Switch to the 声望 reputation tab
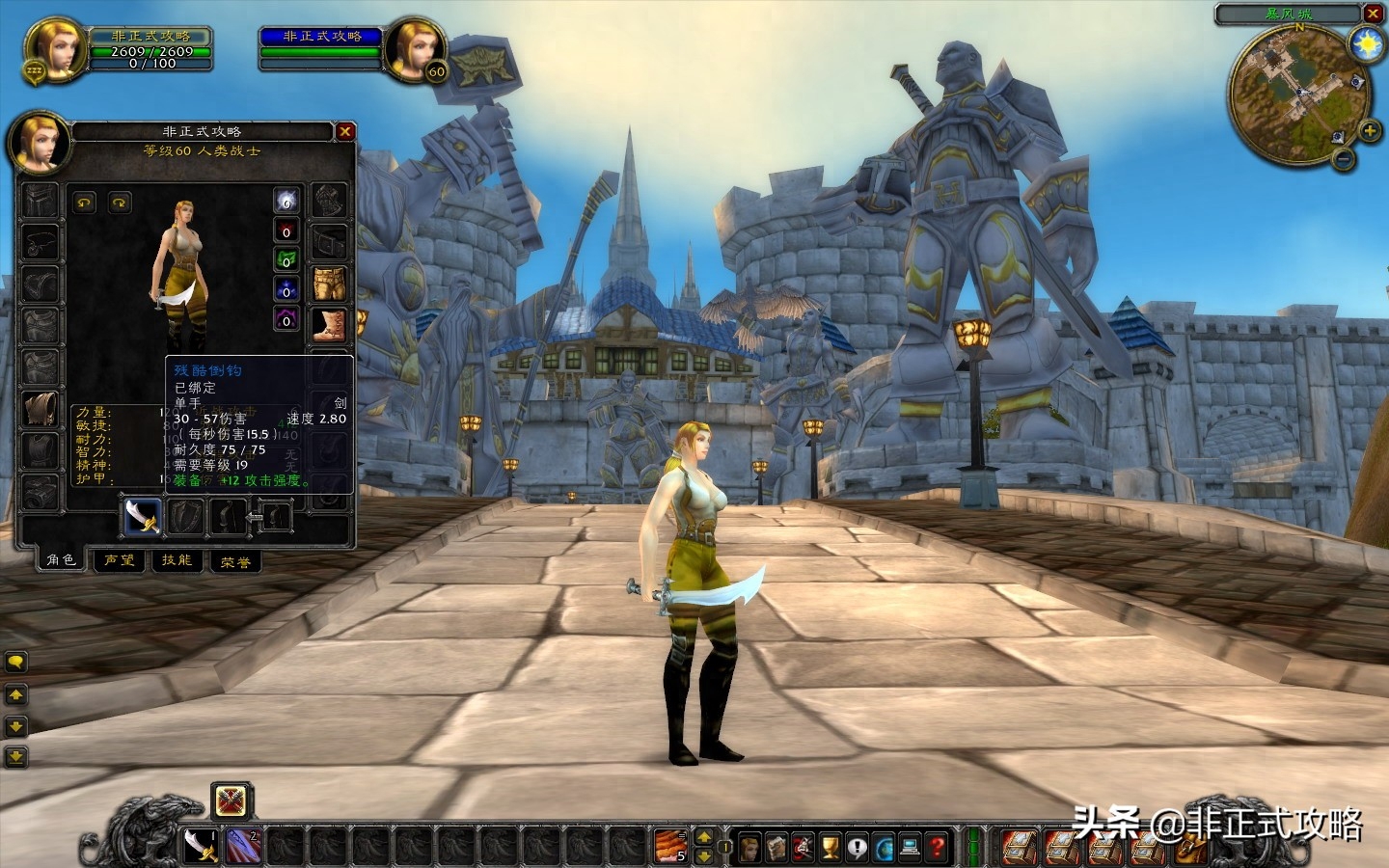Viewport: 1389px width, 868px height. click(x=120, y=560)
